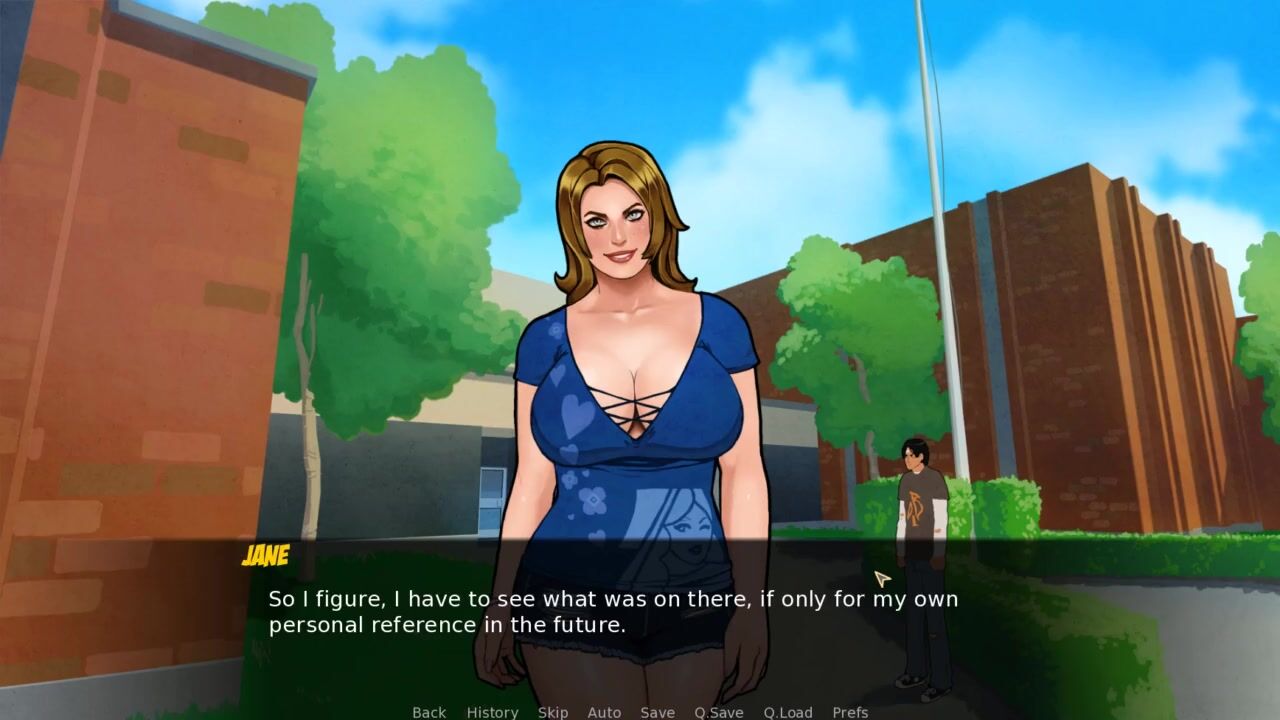Go Back to the previous dialogue line

coord(429,712)
